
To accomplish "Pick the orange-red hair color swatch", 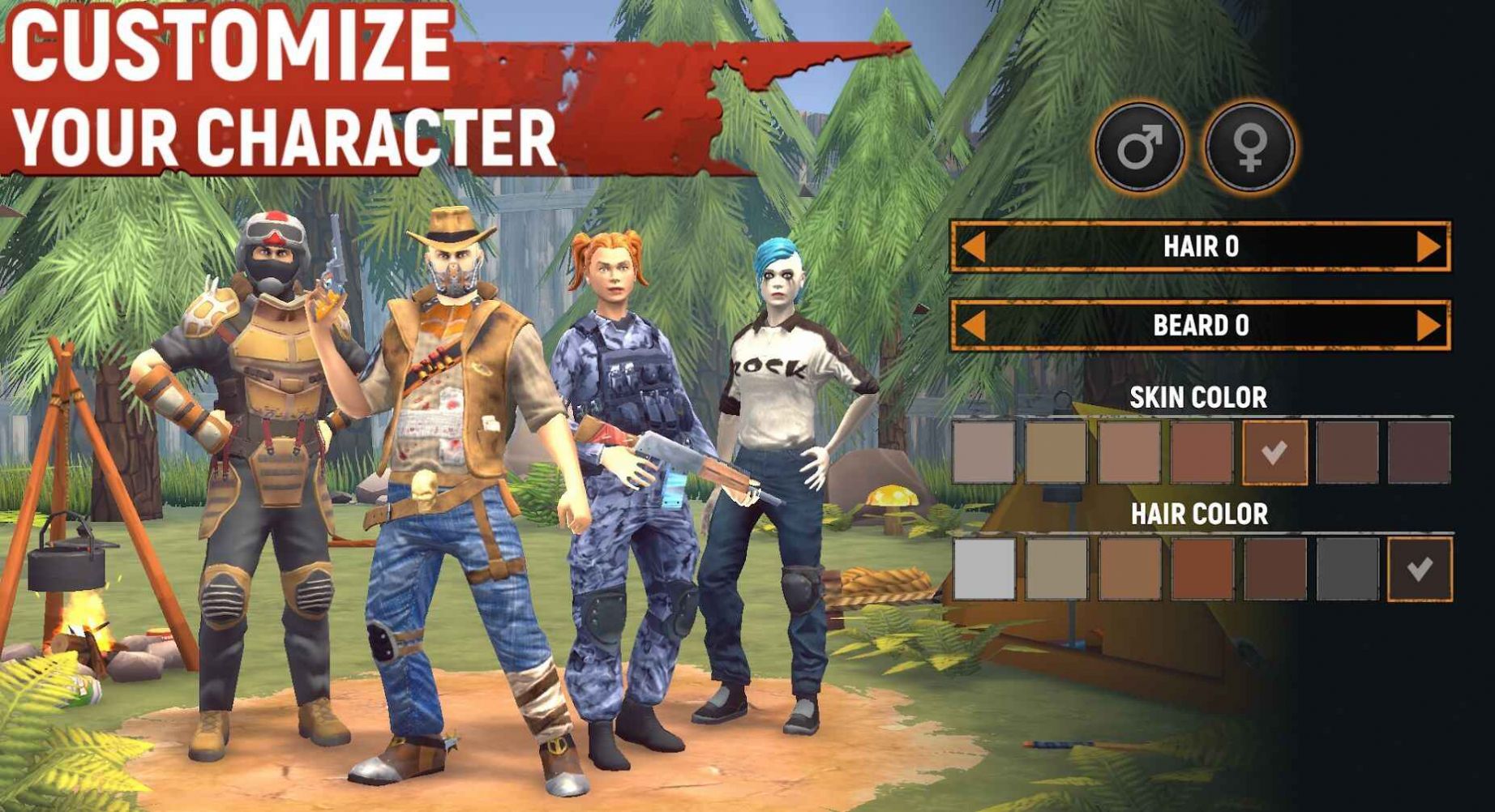I will pyautogui.click(x=1202, y=569).
